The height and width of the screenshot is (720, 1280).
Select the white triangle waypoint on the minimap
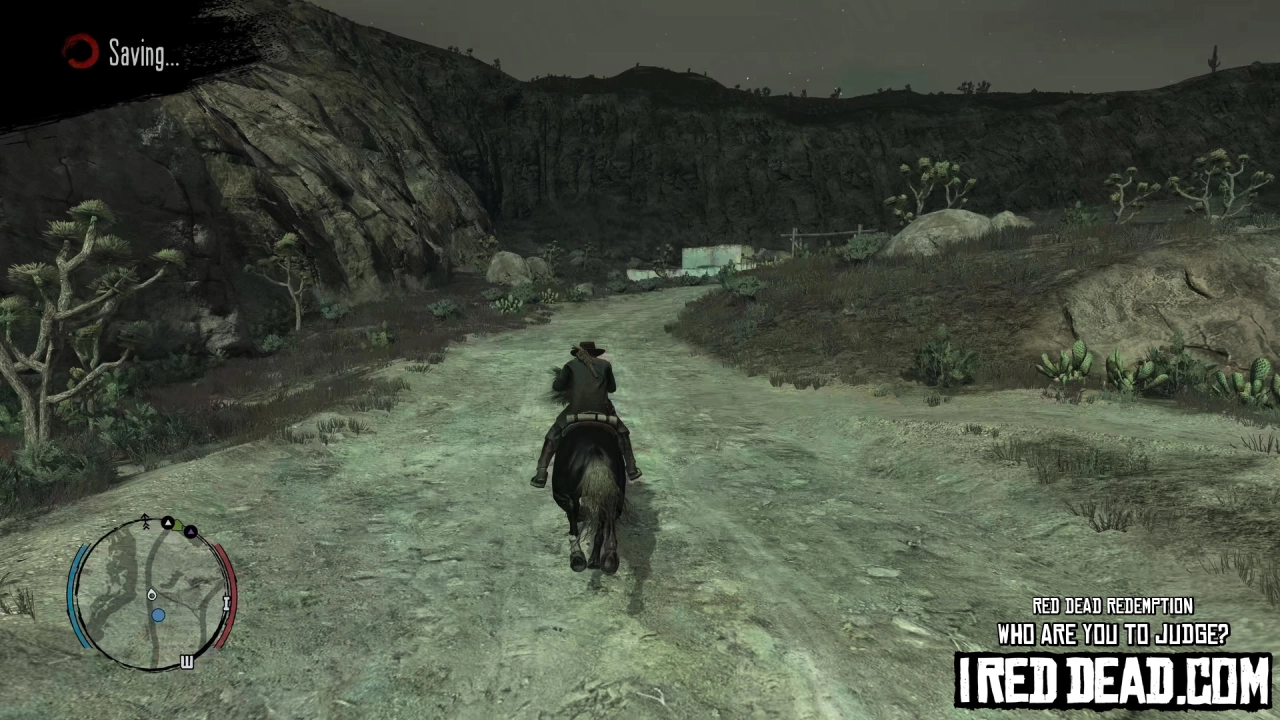[x=167, y=522]
